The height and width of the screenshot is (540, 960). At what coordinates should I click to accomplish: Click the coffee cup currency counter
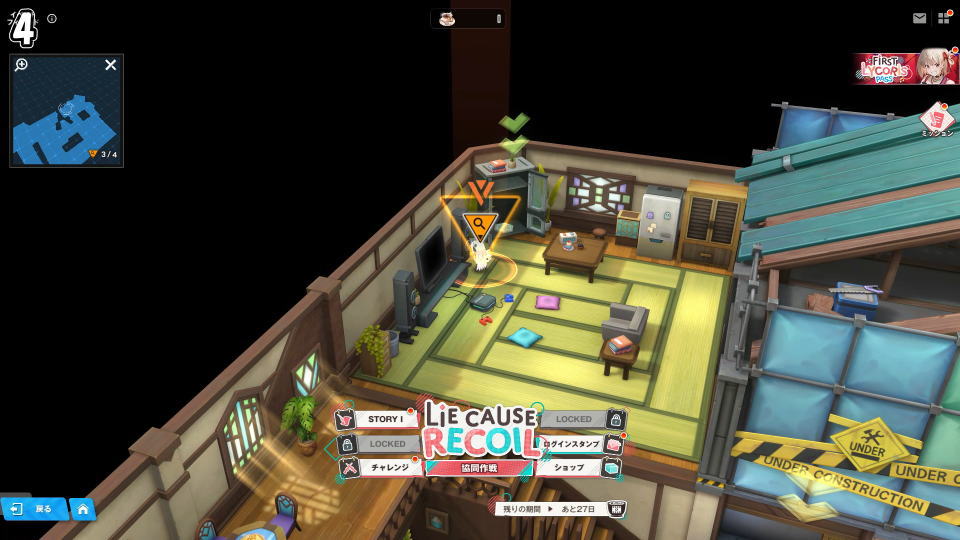(468, 19)
